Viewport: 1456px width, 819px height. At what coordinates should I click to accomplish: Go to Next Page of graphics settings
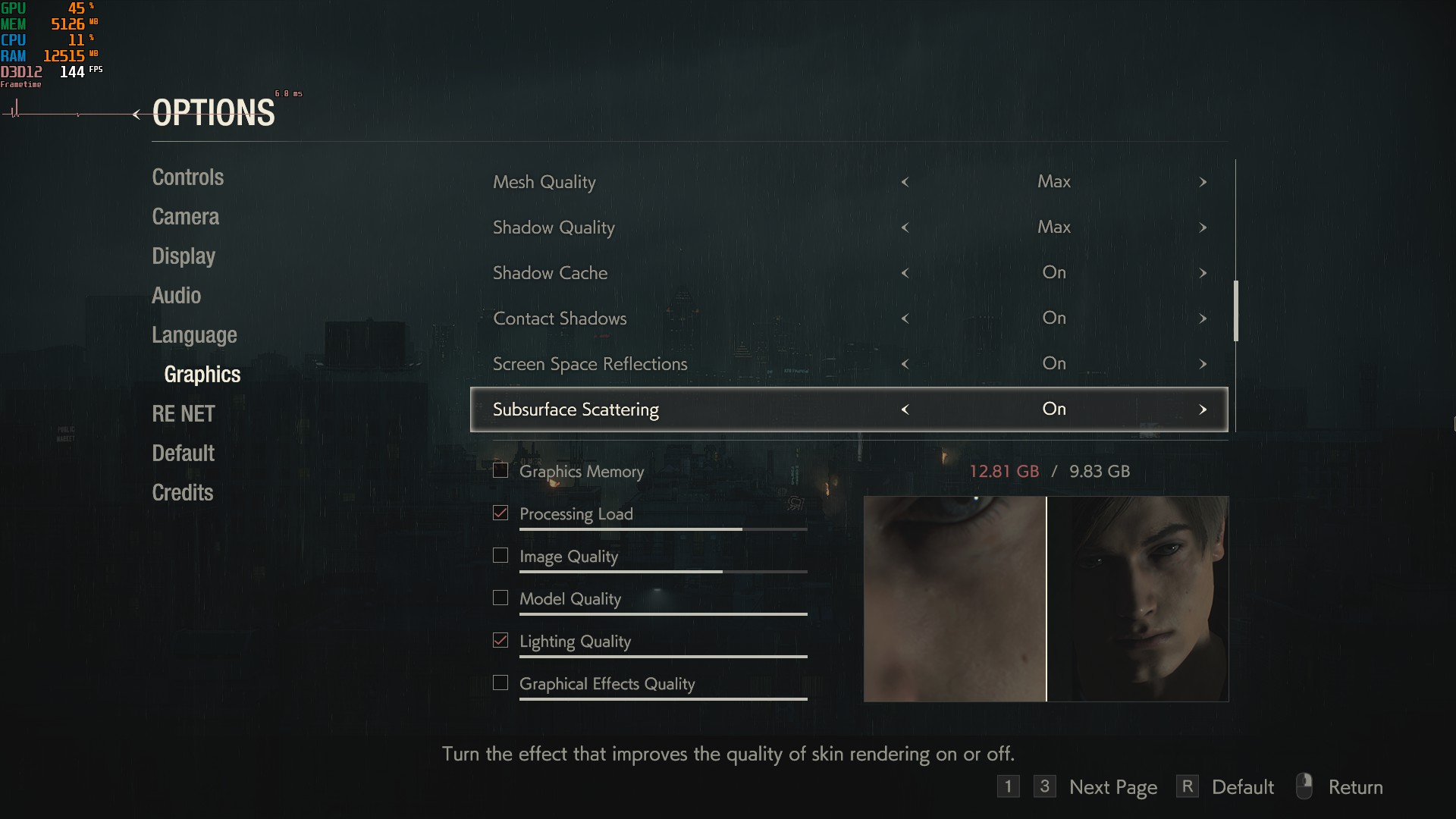[x=1112, y=786]
